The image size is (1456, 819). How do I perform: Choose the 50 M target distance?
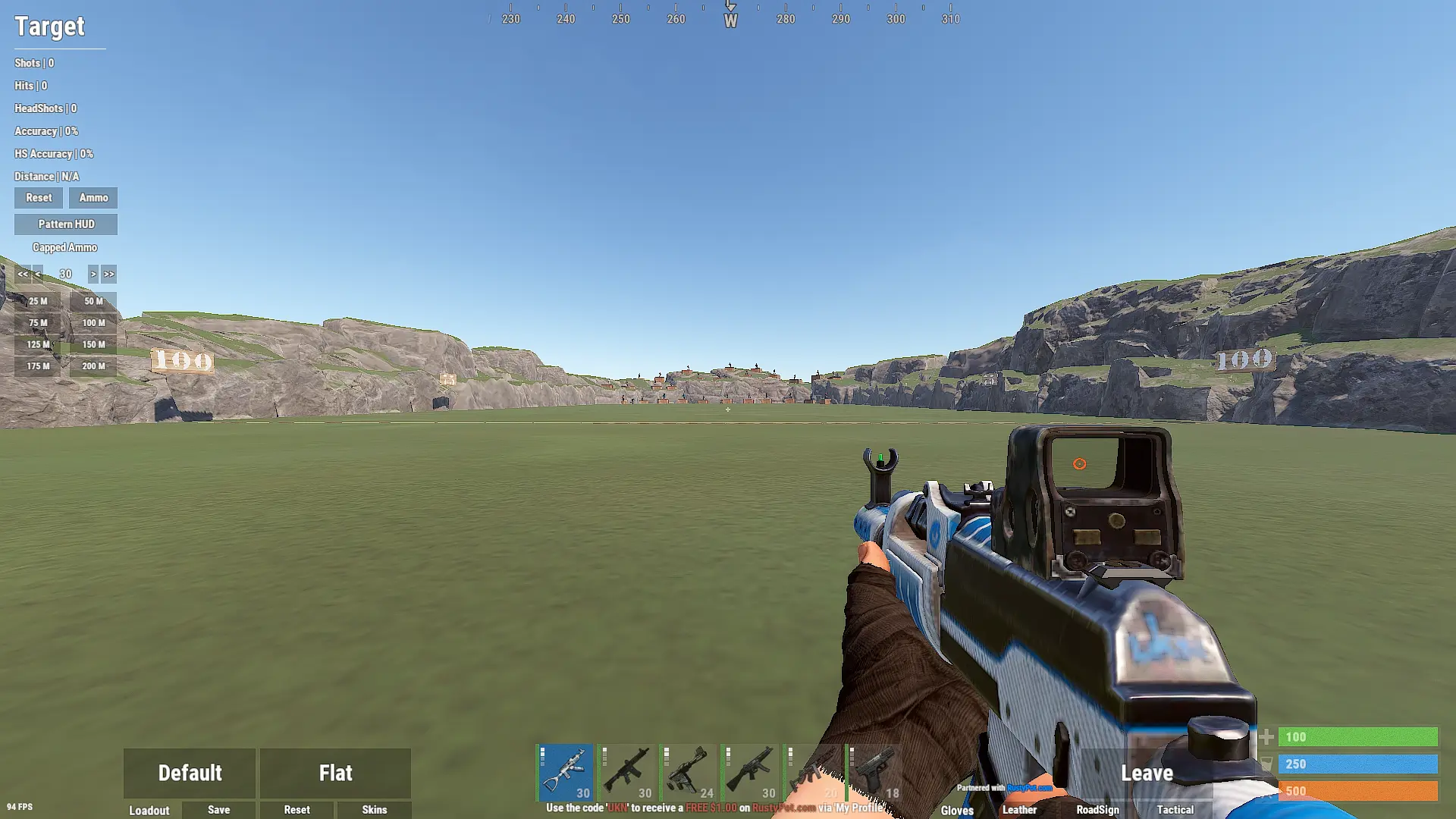pyautogui.click(x=93, y=301)
